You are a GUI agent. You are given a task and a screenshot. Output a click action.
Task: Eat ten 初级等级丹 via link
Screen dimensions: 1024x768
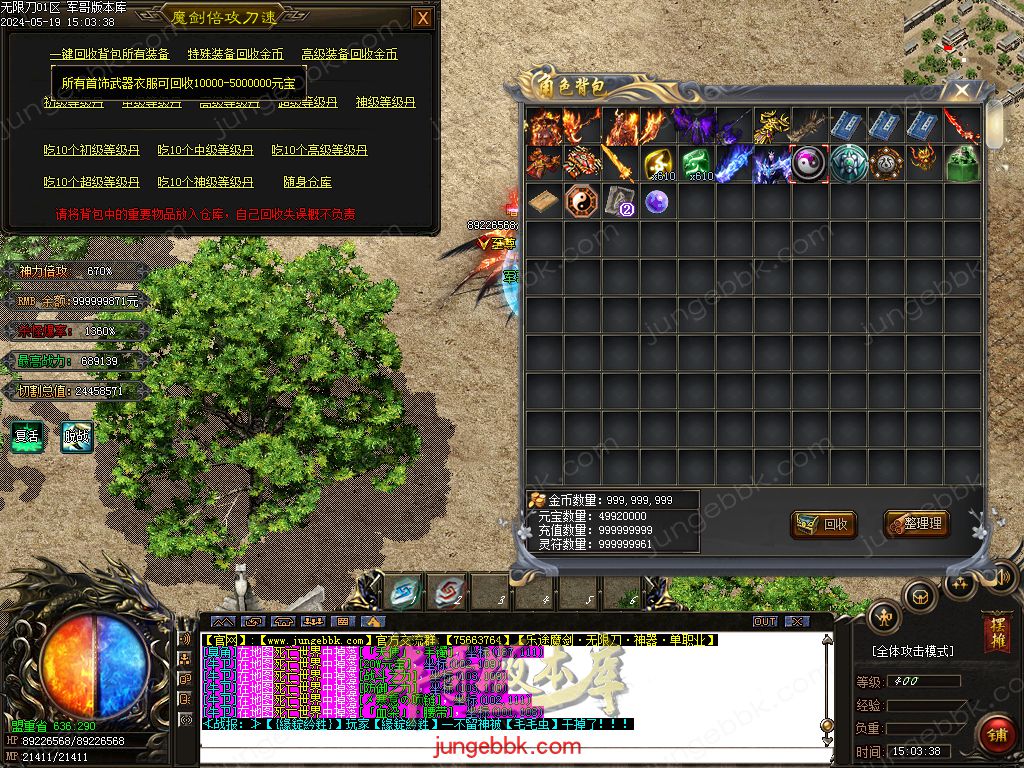[91, 150]
